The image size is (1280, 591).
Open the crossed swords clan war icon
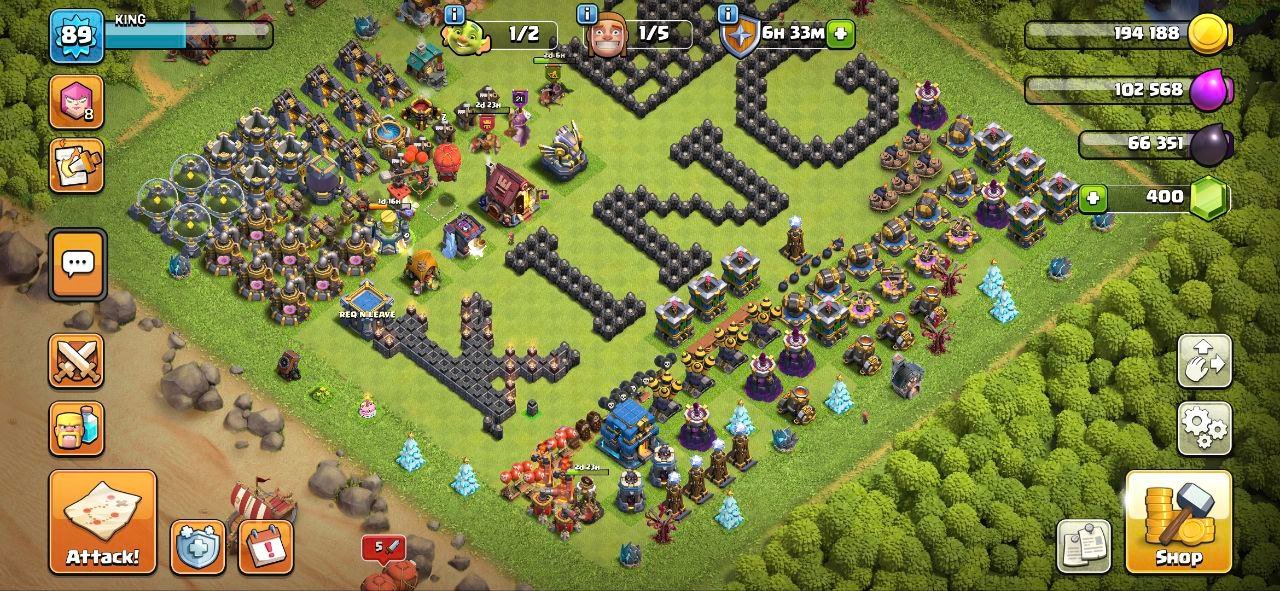click(x=76, y=361)
